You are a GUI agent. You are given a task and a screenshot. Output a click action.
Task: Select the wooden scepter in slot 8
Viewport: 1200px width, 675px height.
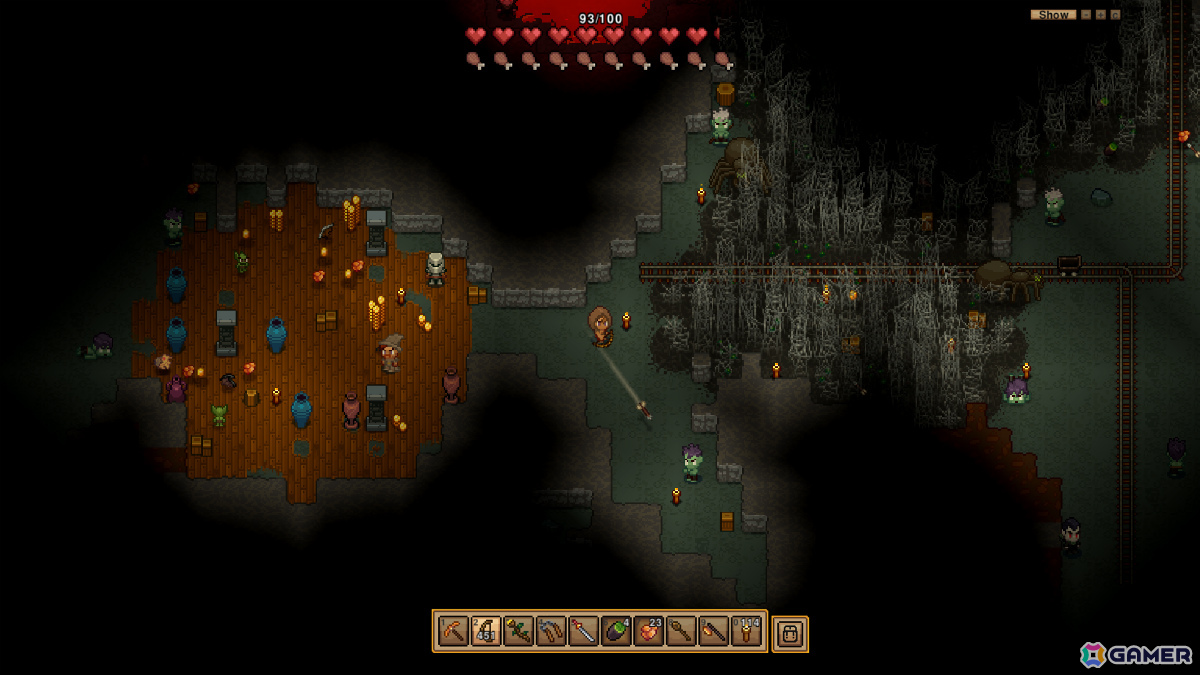pos(681,632)
